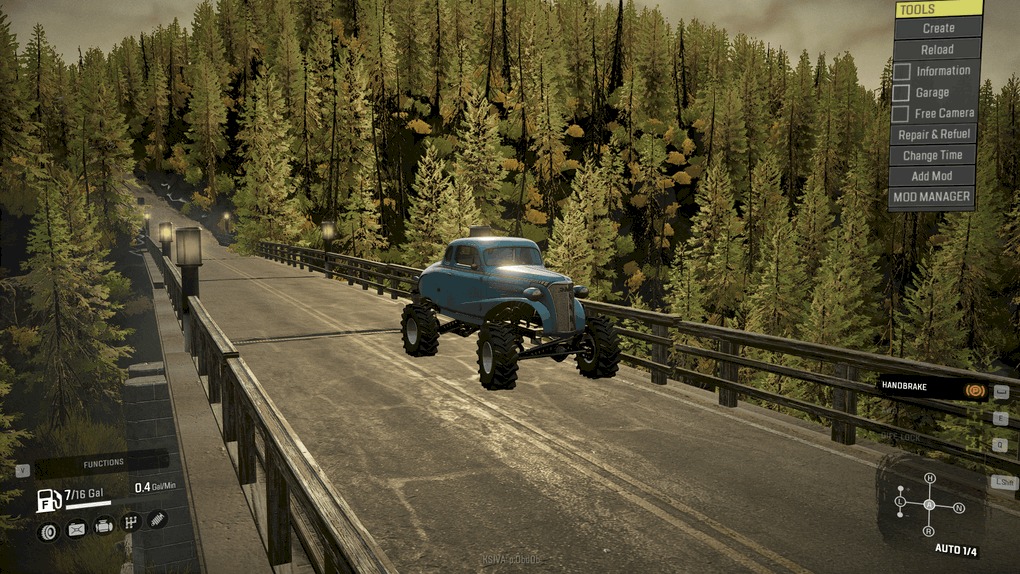Image resolution: width=1020 pixels, height=574 pixels.
Task: Tick the Information checkbox
Action: pyautogui.click(x=901, y=71)
